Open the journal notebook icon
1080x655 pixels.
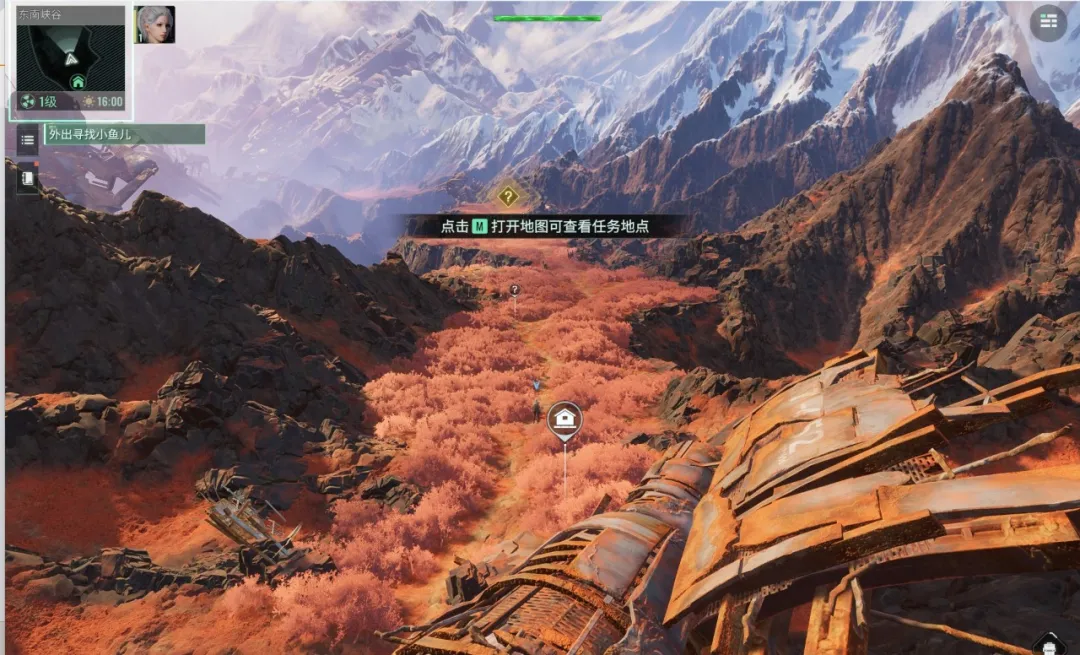28,178
